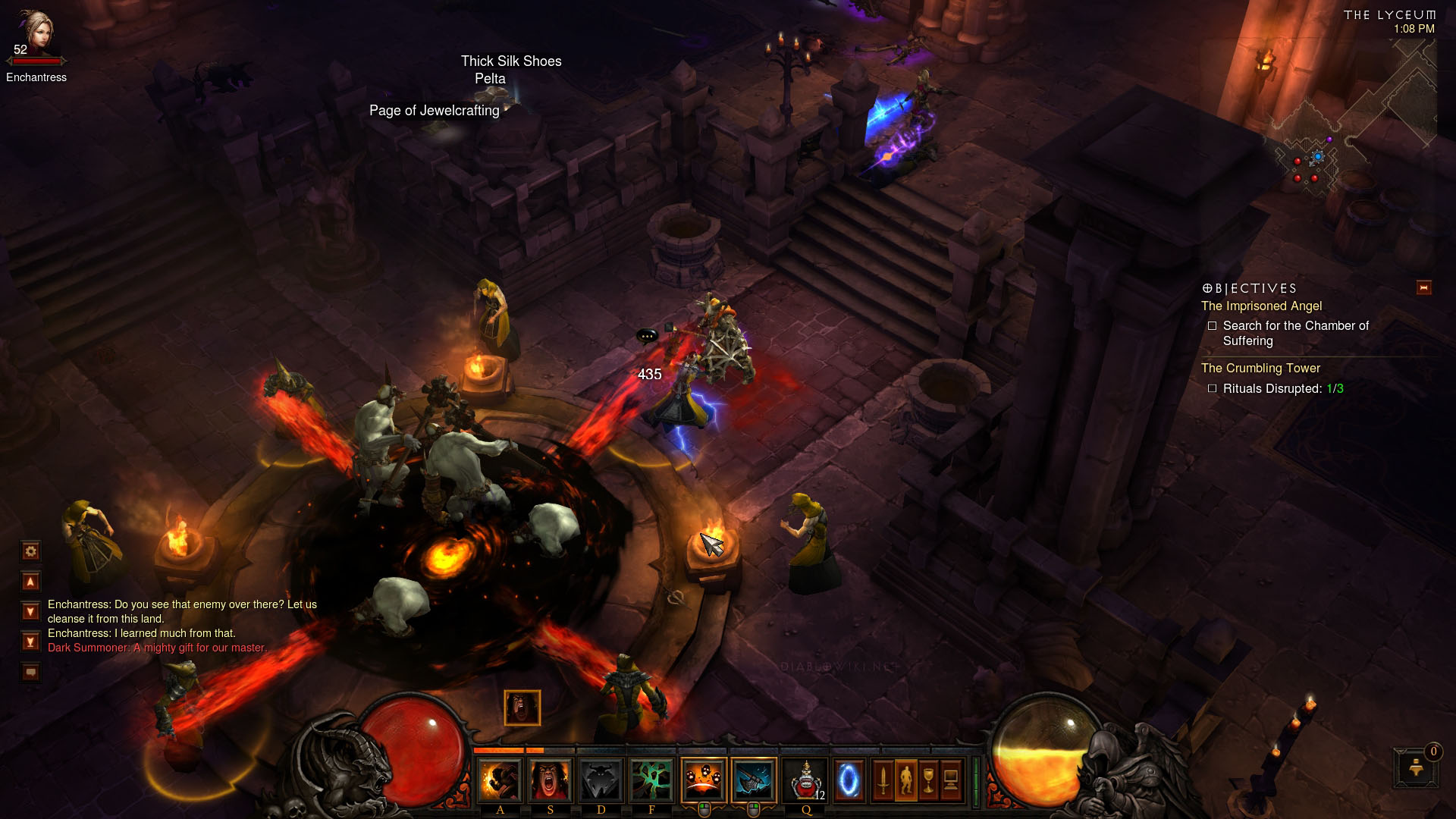1456x819 pixels.
Task: Click the chat single down-arrow button
Action: point(31,611)
